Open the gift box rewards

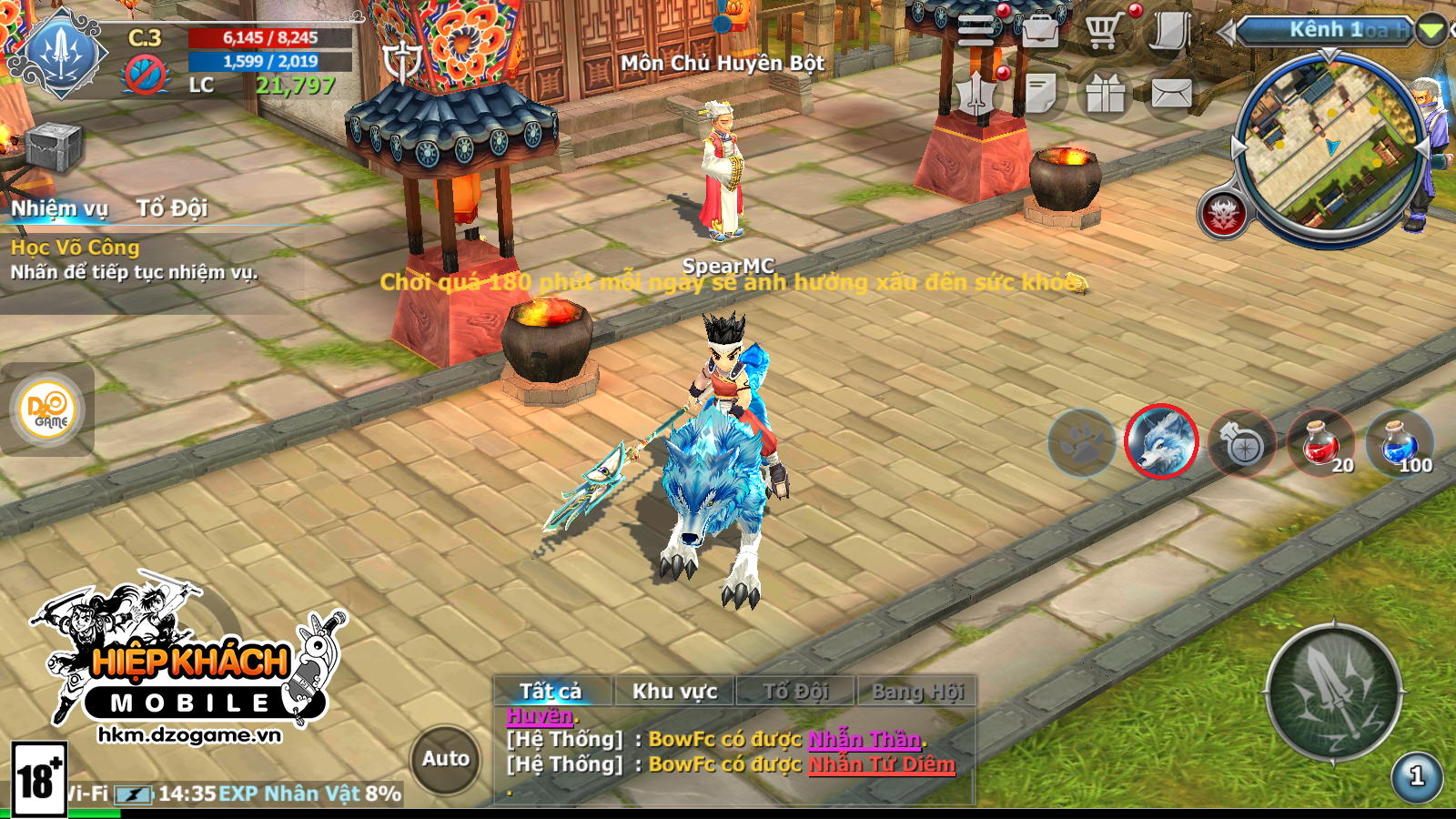(x=1105, y=93)
